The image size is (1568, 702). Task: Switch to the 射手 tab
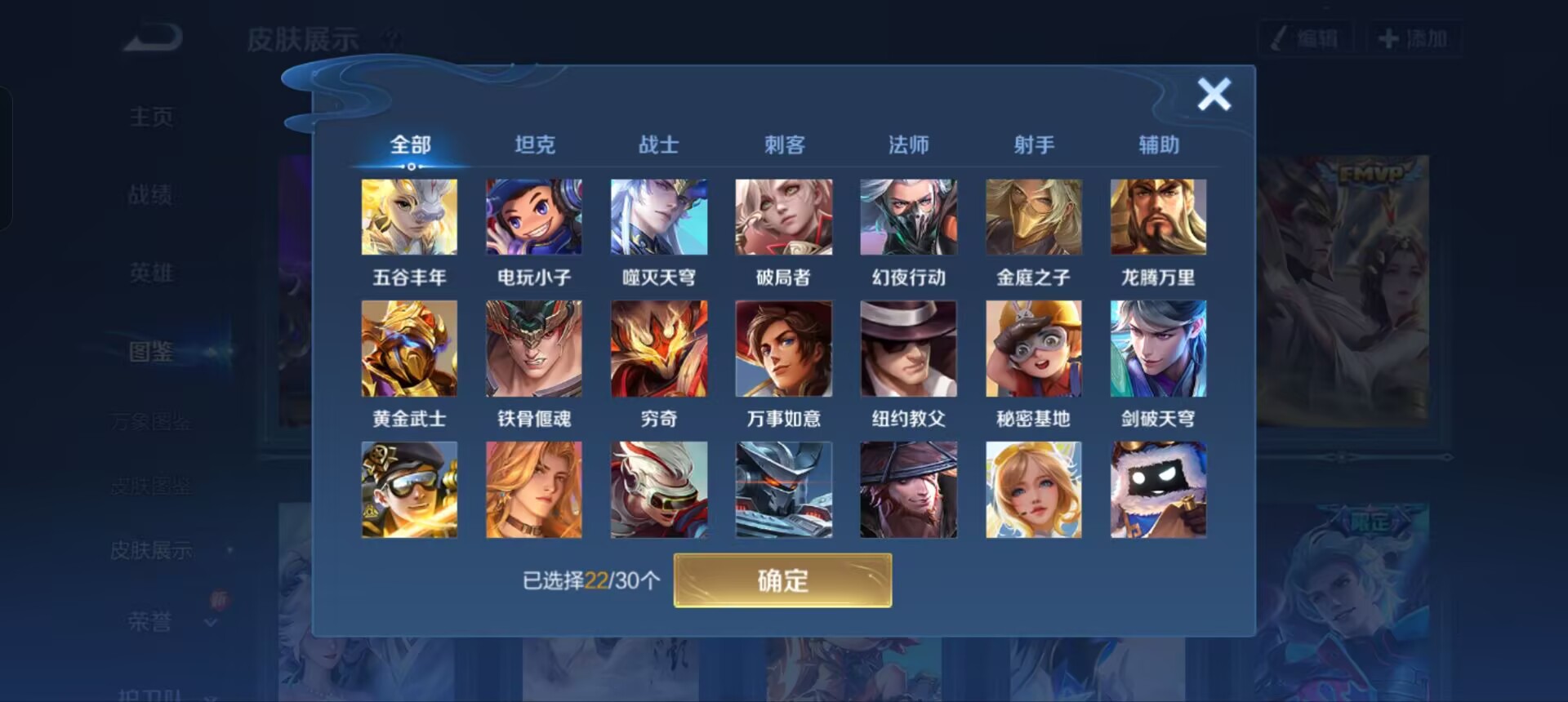pos(1034,144)
